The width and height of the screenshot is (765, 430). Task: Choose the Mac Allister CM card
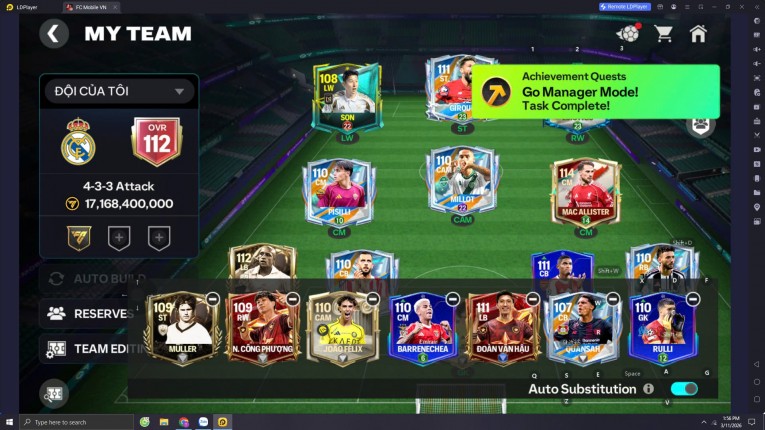585,192
